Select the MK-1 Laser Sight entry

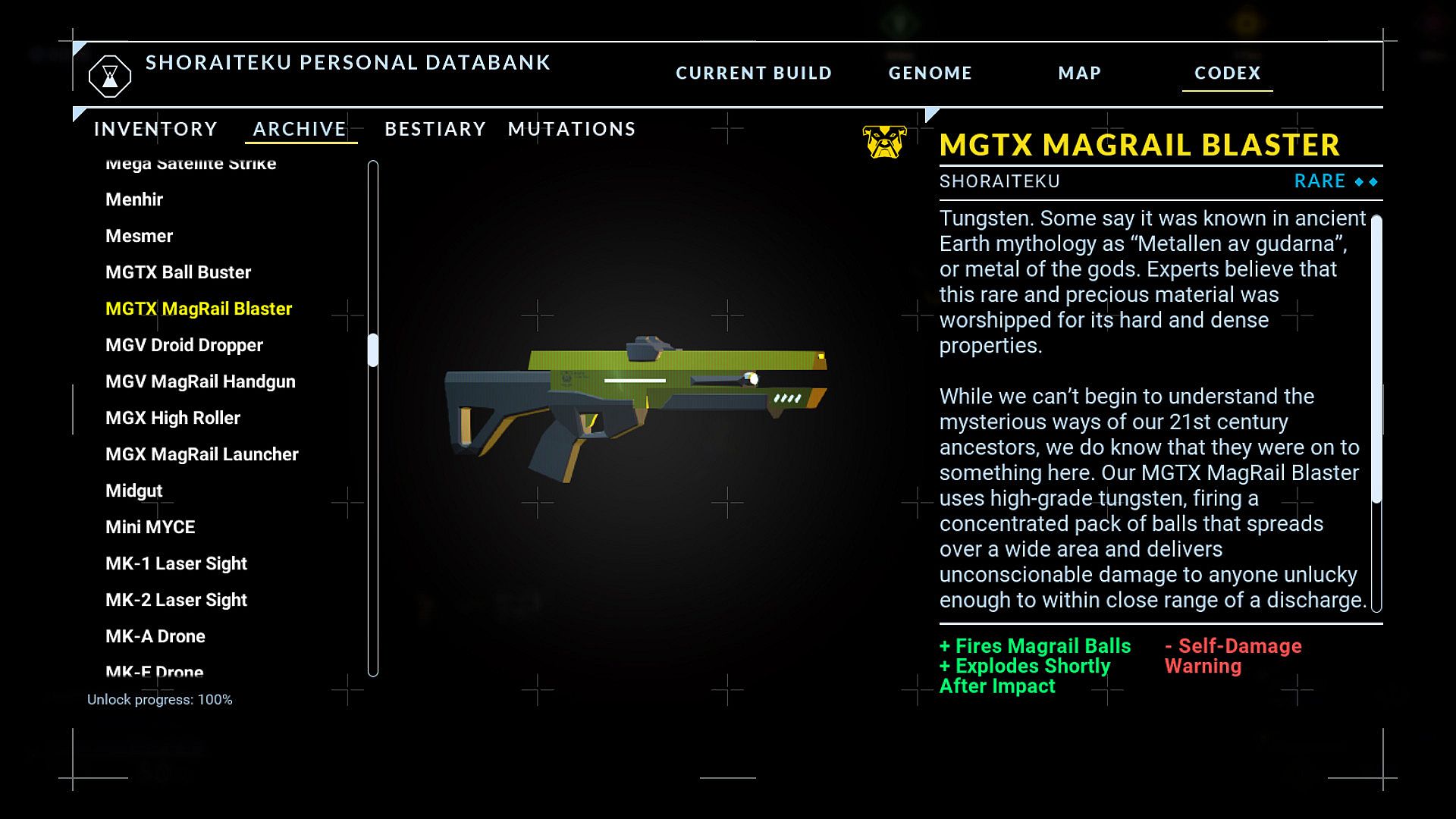tap(176, 563)
